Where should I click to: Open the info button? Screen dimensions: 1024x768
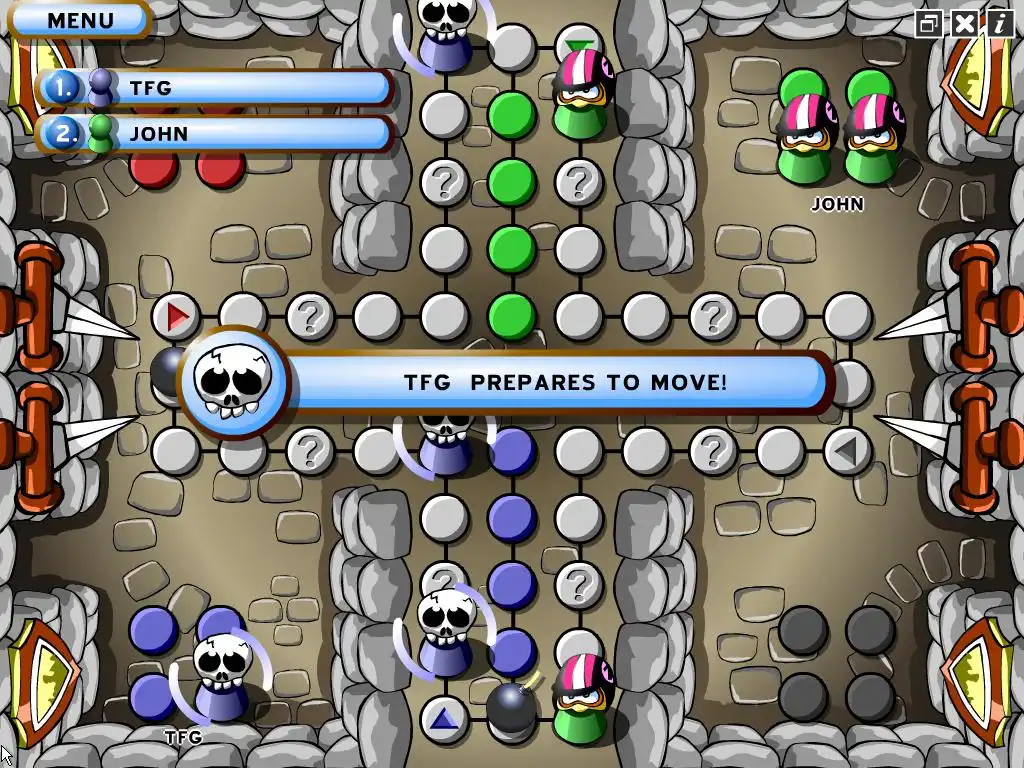click(x=998, y=23)
